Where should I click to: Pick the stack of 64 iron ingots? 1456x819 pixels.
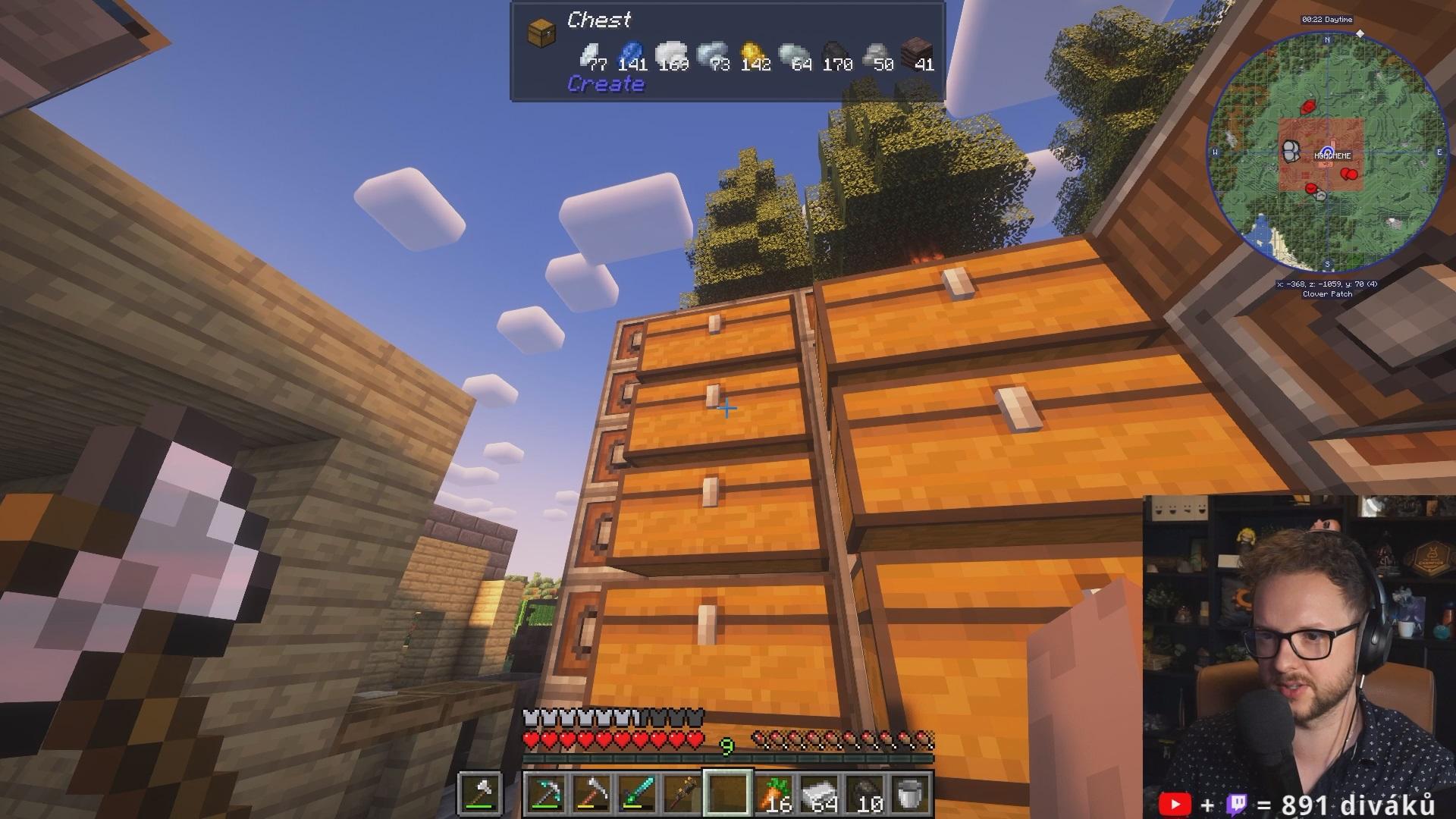point(819,794)
